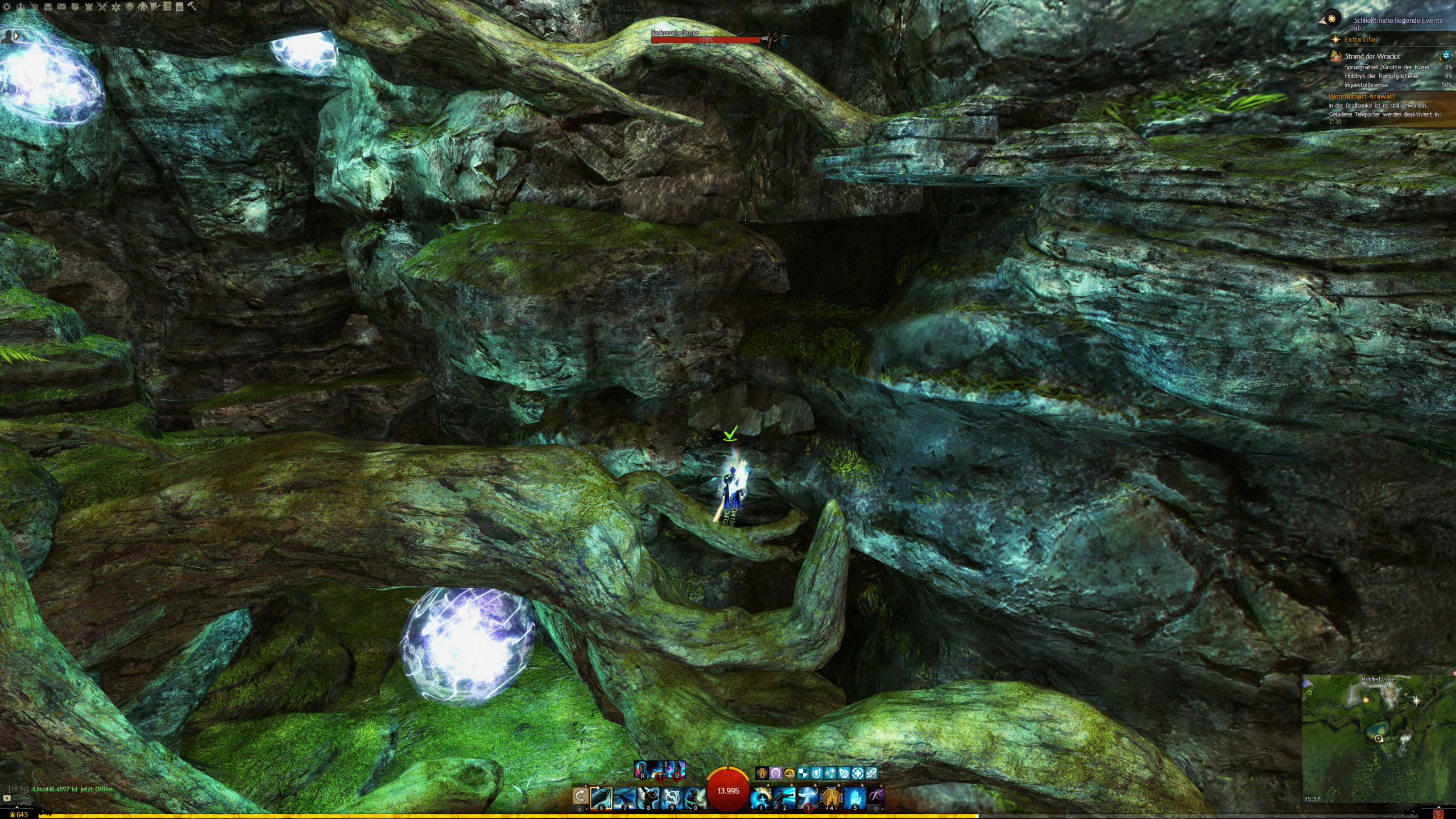Activate the fist virtue skill labeled R
Image resolution: width=1456 pixels, height=819 pixels.
point(642,770)
